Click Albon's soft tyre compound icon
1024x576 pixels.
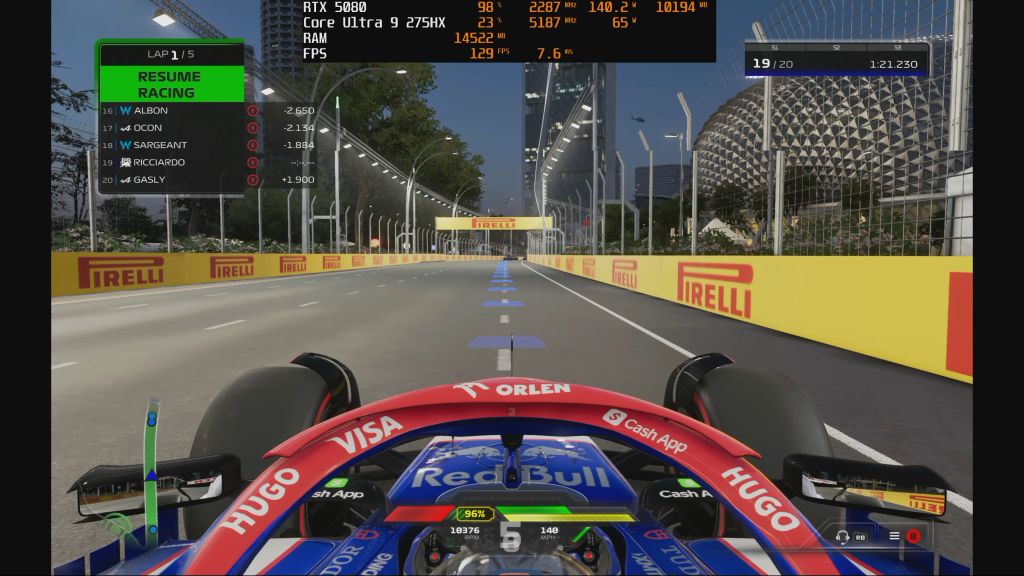point(252,111)
